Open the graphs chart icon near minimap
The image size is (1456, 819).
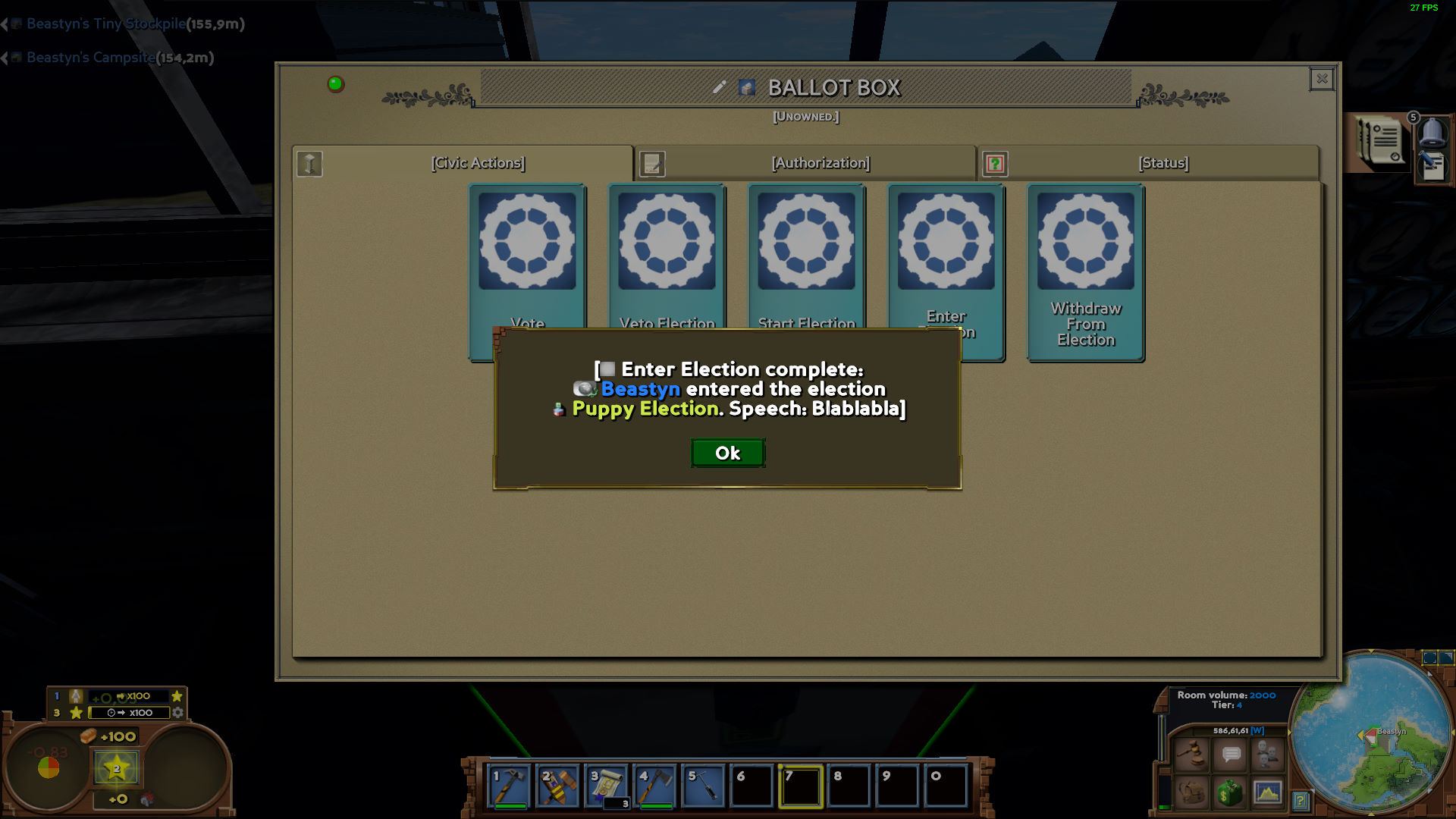(x=1267, y=795)
